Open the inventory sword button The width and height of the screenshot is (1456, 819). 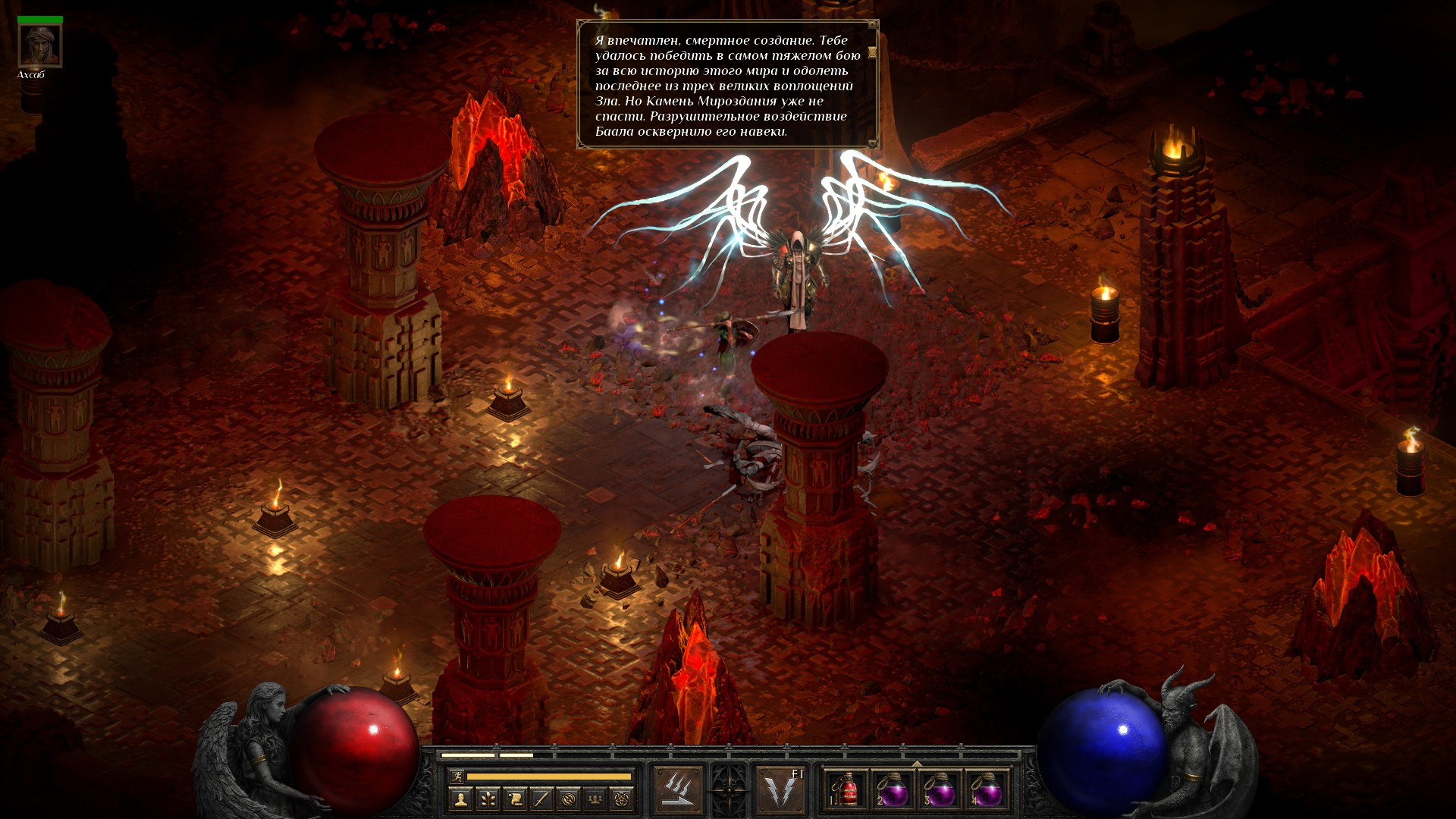(x=541, y=799)
